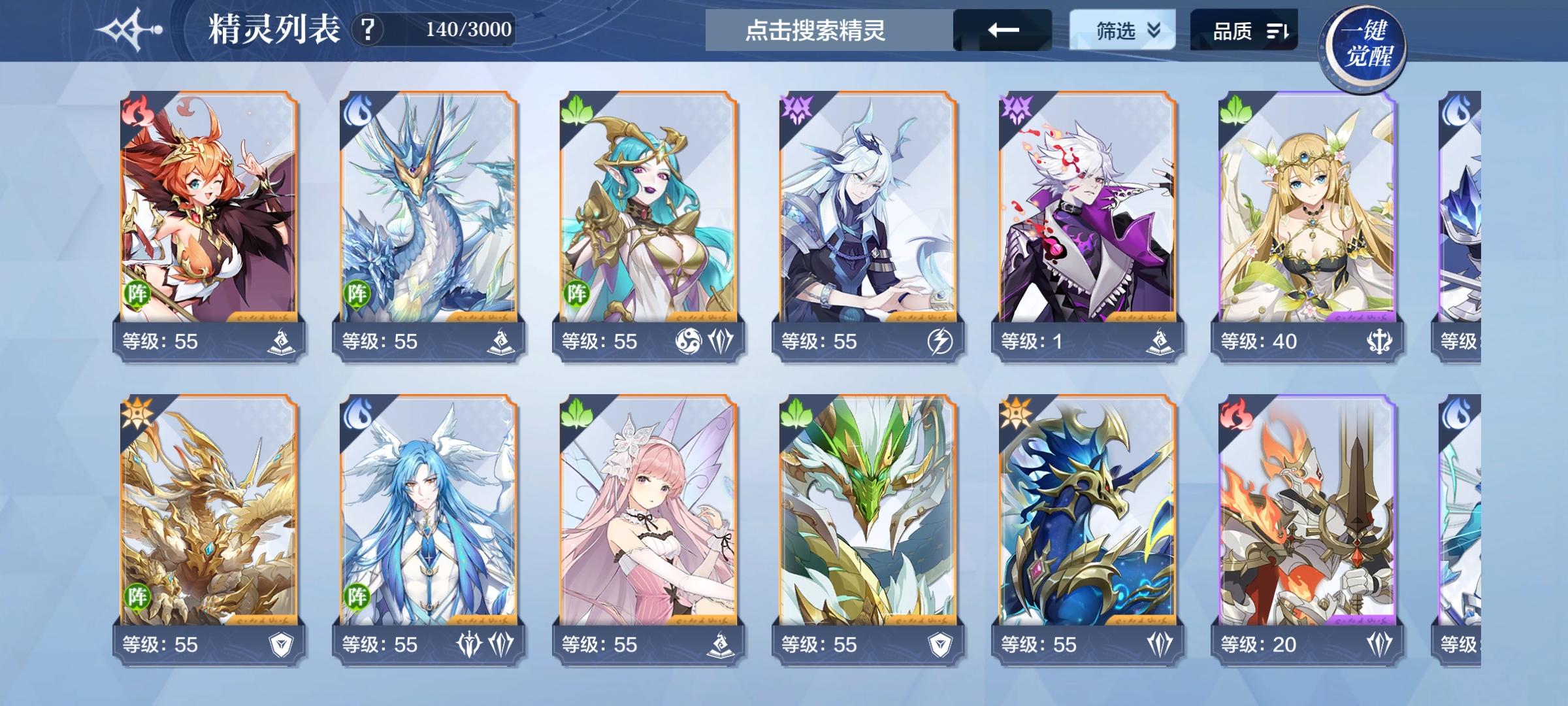Click the game logo emblem in top left
Screen dimensions: 1568x706
pyautogui.click(x=128, y=29)
